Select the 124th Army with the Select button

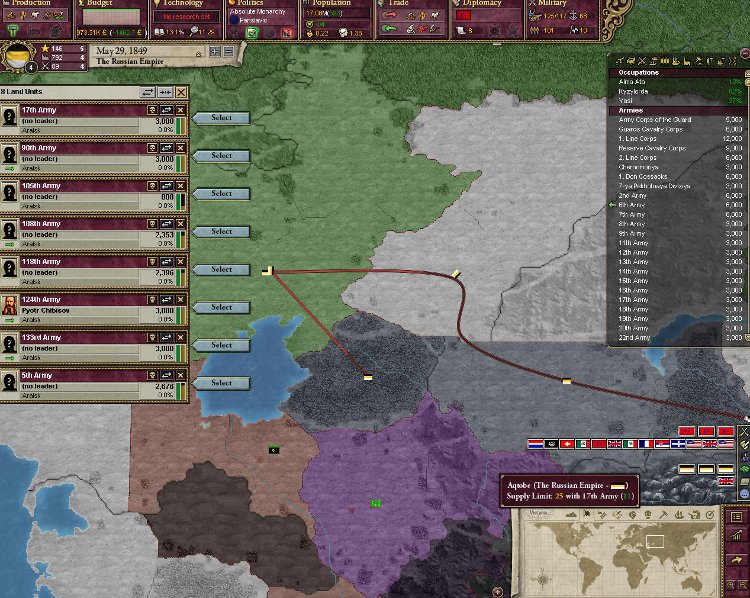point(221,308)
